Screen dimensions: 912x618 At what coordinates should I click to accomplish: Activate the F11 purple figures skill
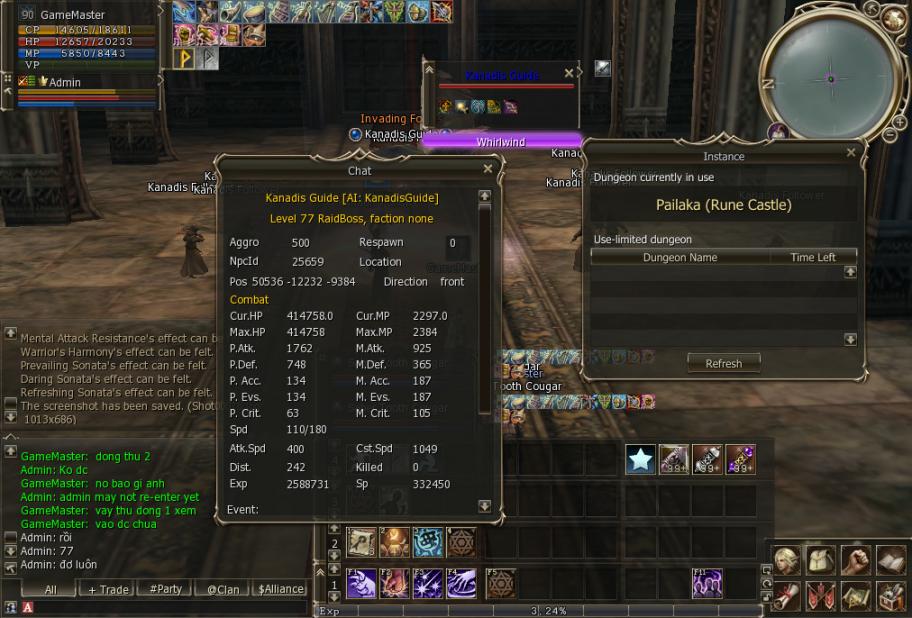pos(707,583)
